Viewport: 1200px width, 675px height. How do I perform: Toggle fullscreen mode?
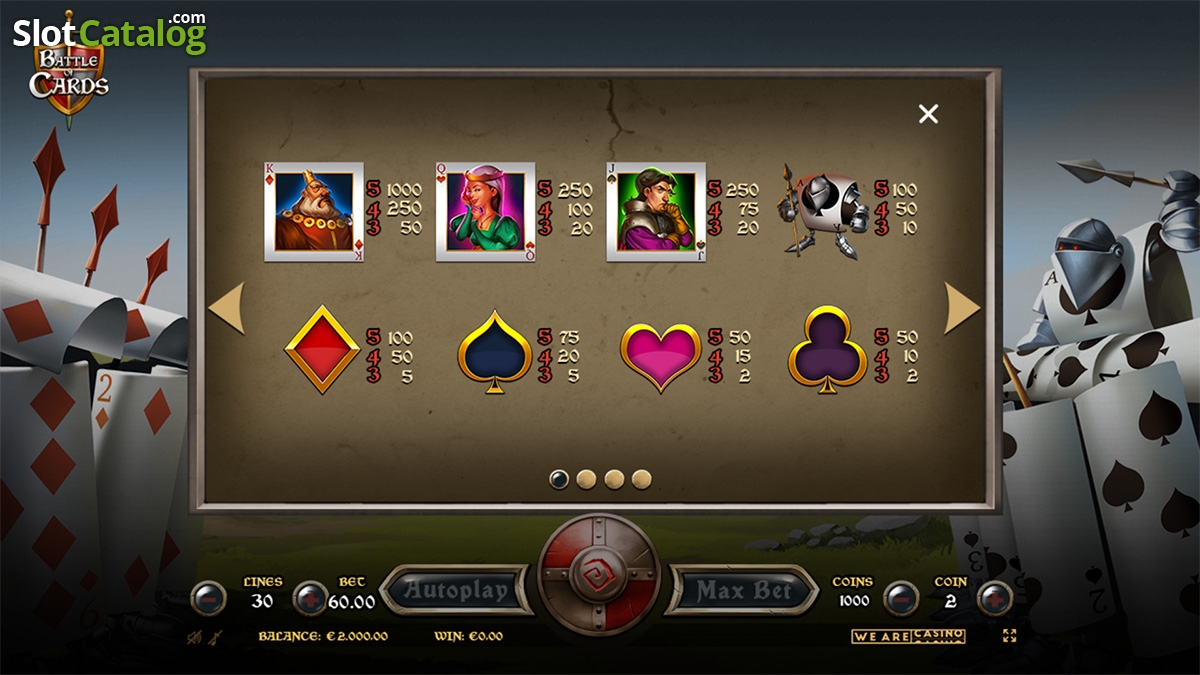[1009, 636]
